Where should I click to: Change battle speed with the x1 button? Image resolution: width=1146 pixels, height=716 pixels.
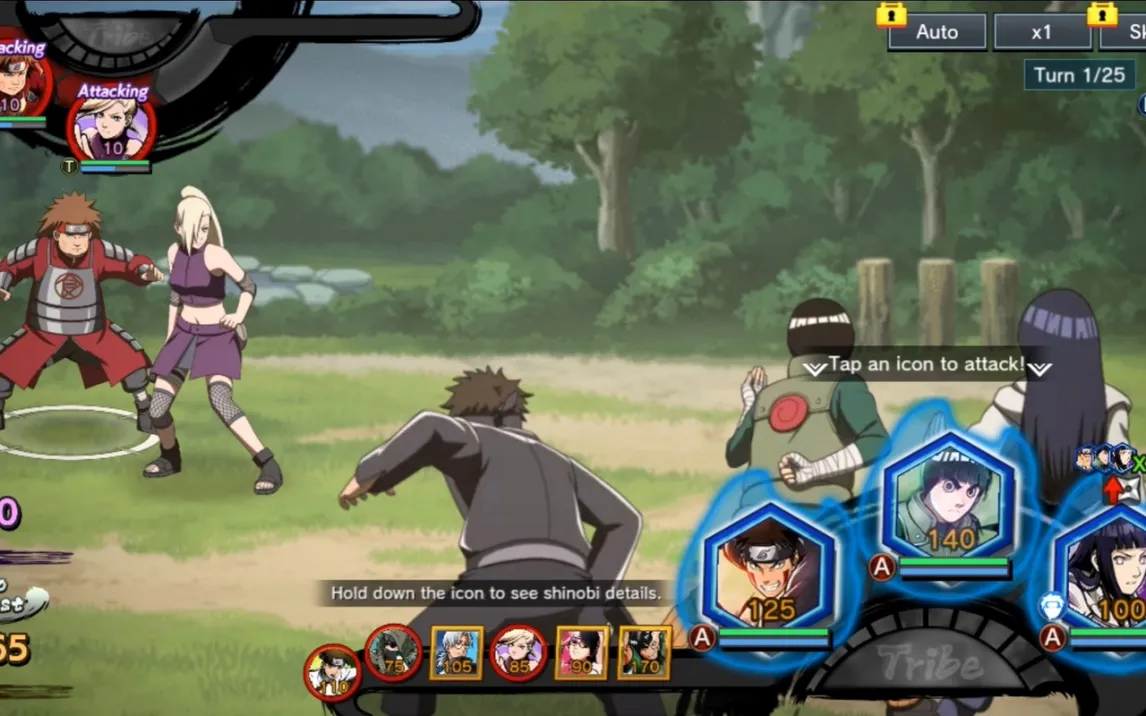[1042, 32]
